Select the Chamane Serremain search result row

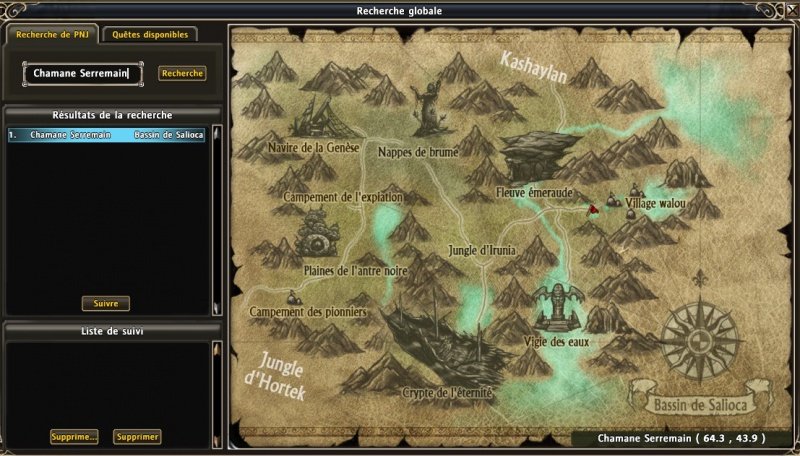coord(106,134)
